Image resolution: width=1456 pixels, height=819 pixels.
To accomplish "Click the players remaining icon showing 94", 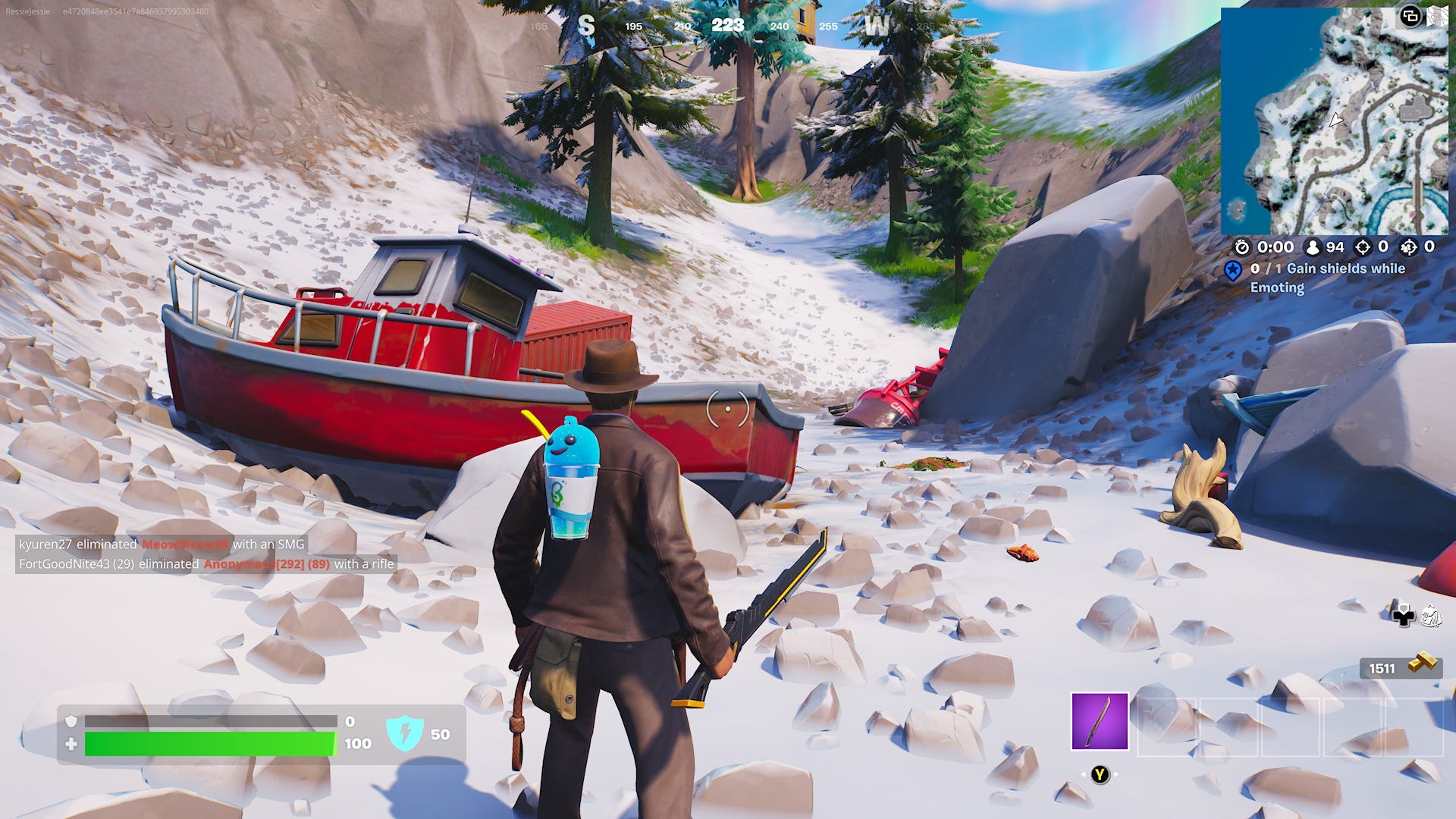I will (1313, 247).
